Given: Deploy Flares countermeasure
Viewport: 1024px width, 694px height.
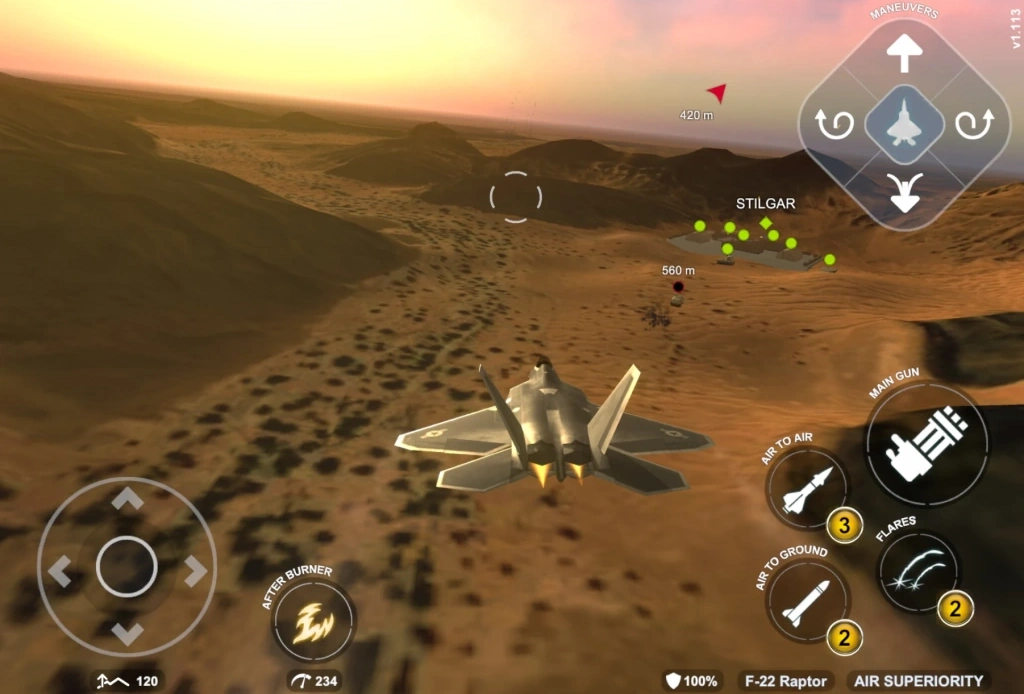Looking at the screenshot, I should [918, 573].
